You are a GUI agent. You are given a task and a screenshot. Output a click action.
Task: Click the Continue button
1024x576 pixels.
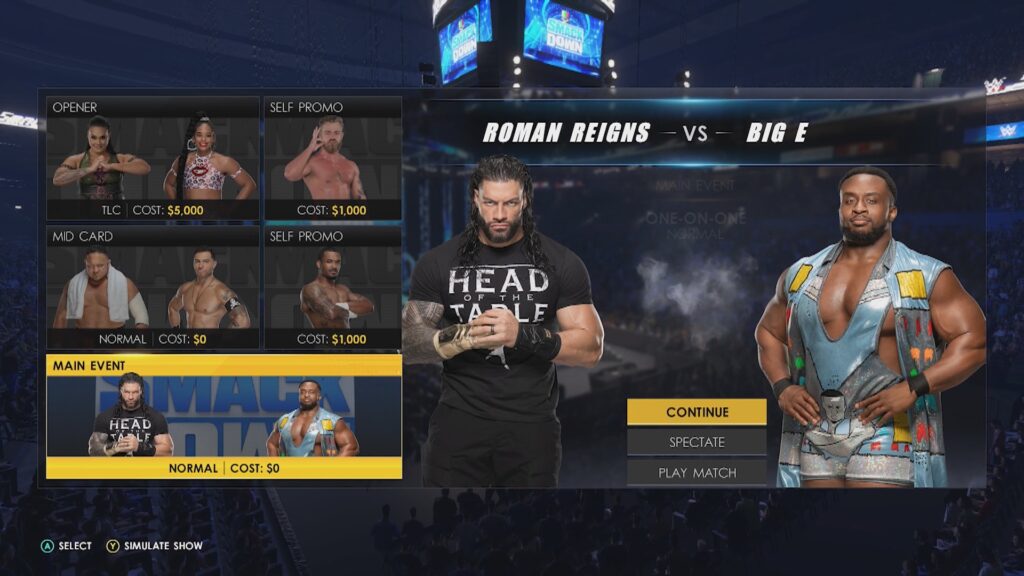coord(697,412)
